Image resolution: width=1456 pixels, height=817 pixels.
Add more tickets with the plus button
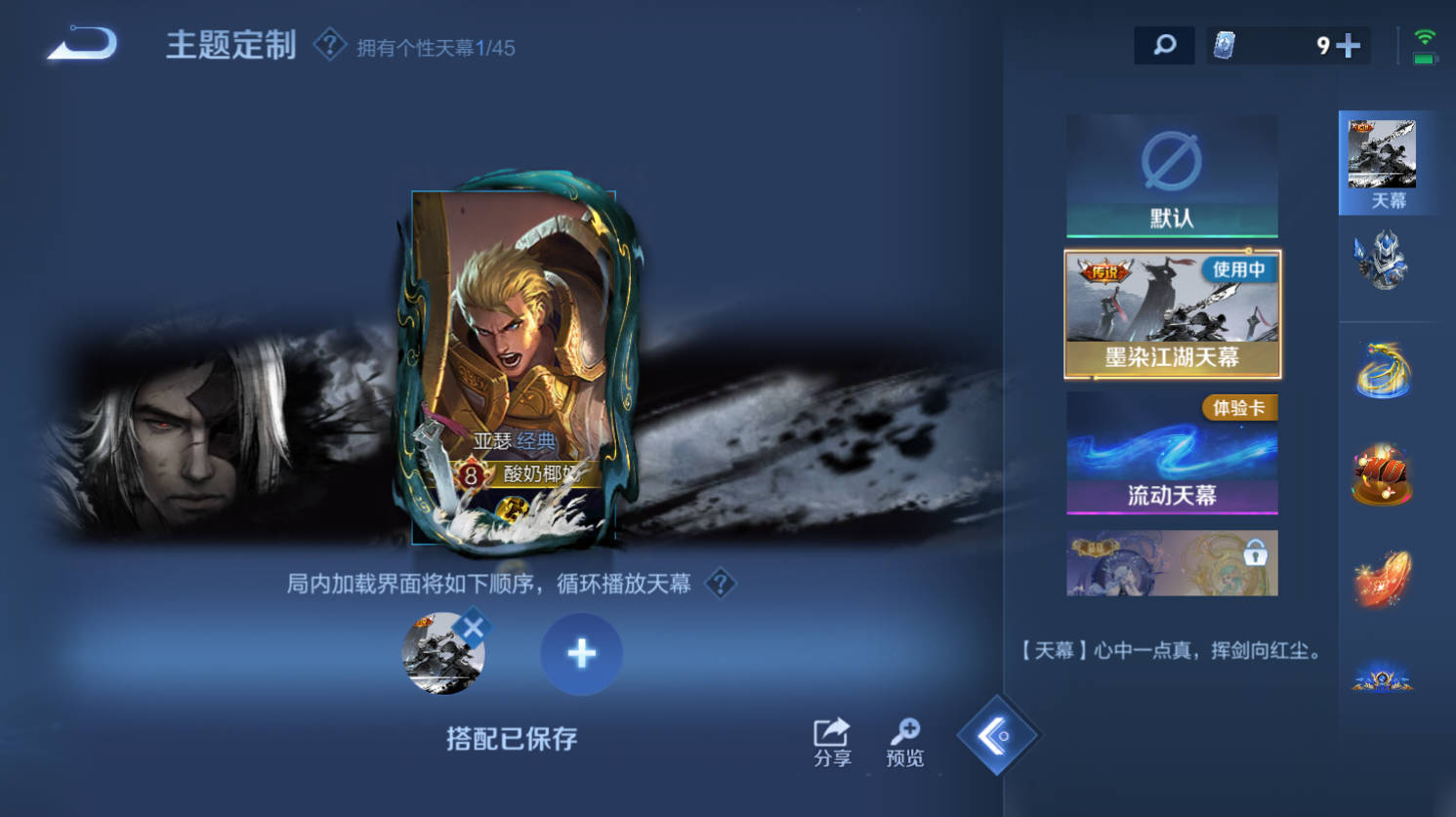pos(1349,45)
